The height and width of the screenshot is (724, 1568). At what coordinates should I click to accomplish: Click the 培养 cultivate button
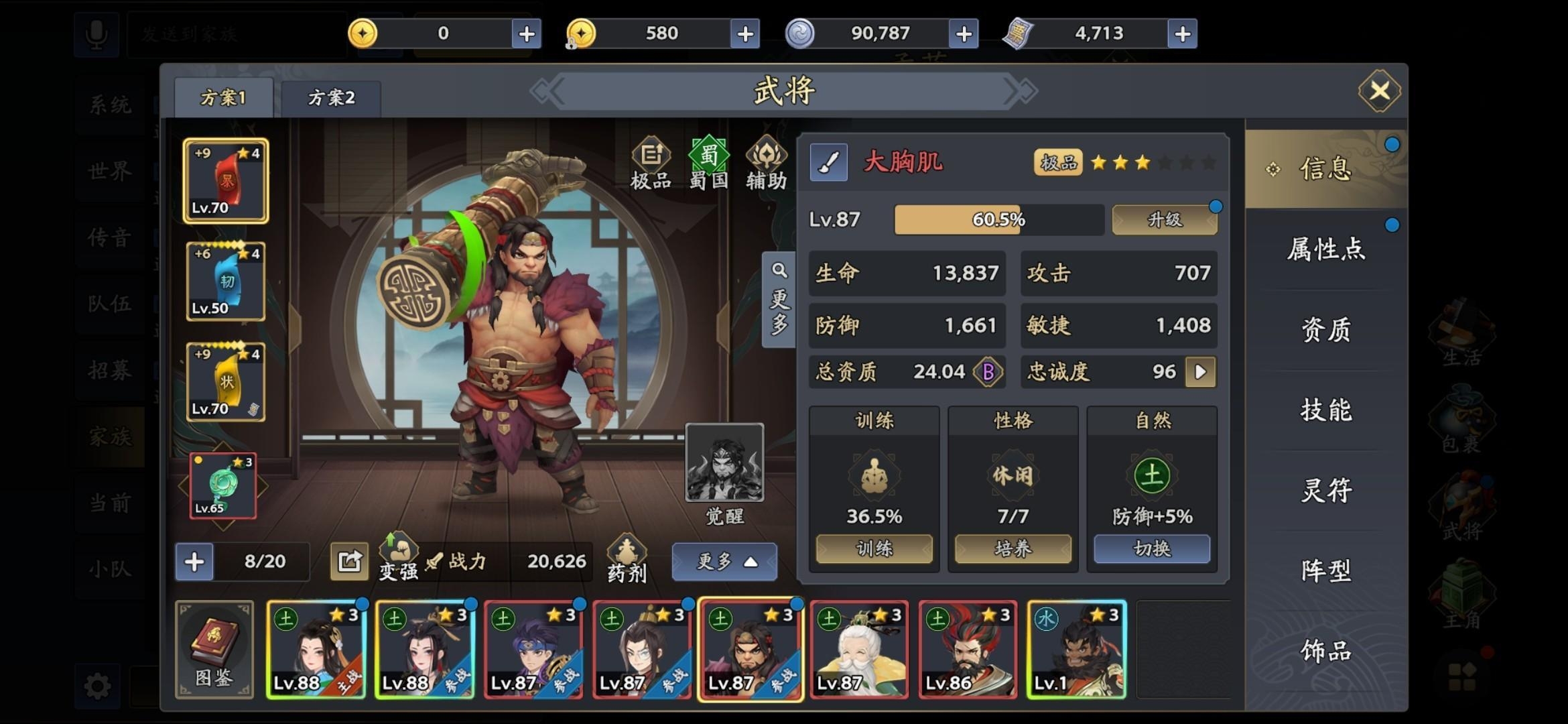point(1012,549)
